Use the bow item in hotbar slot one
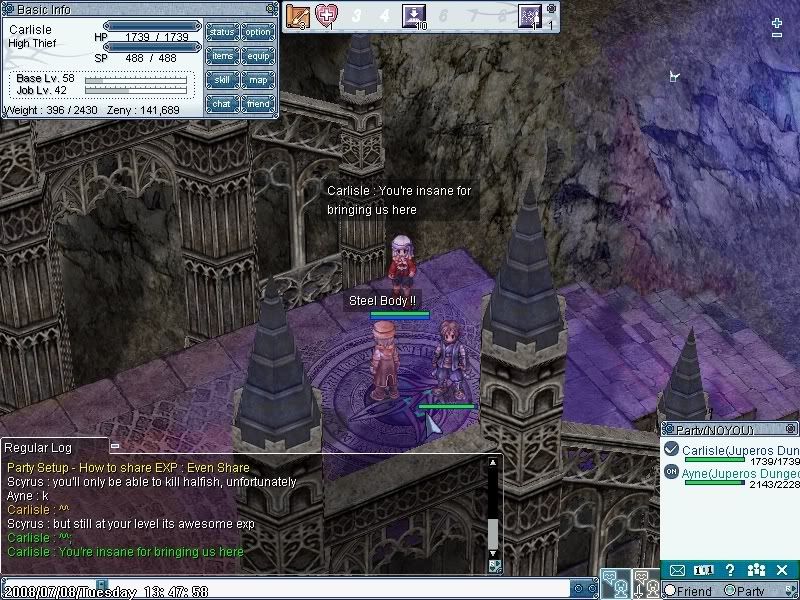The image size is (800, 600). pos(297,15)
